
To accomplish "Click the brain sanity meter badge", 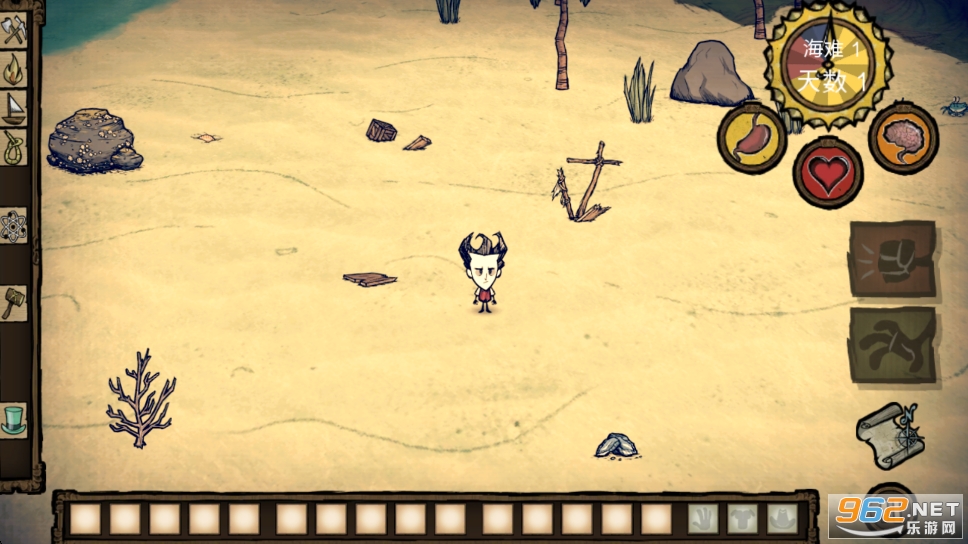I will [902, 138].
